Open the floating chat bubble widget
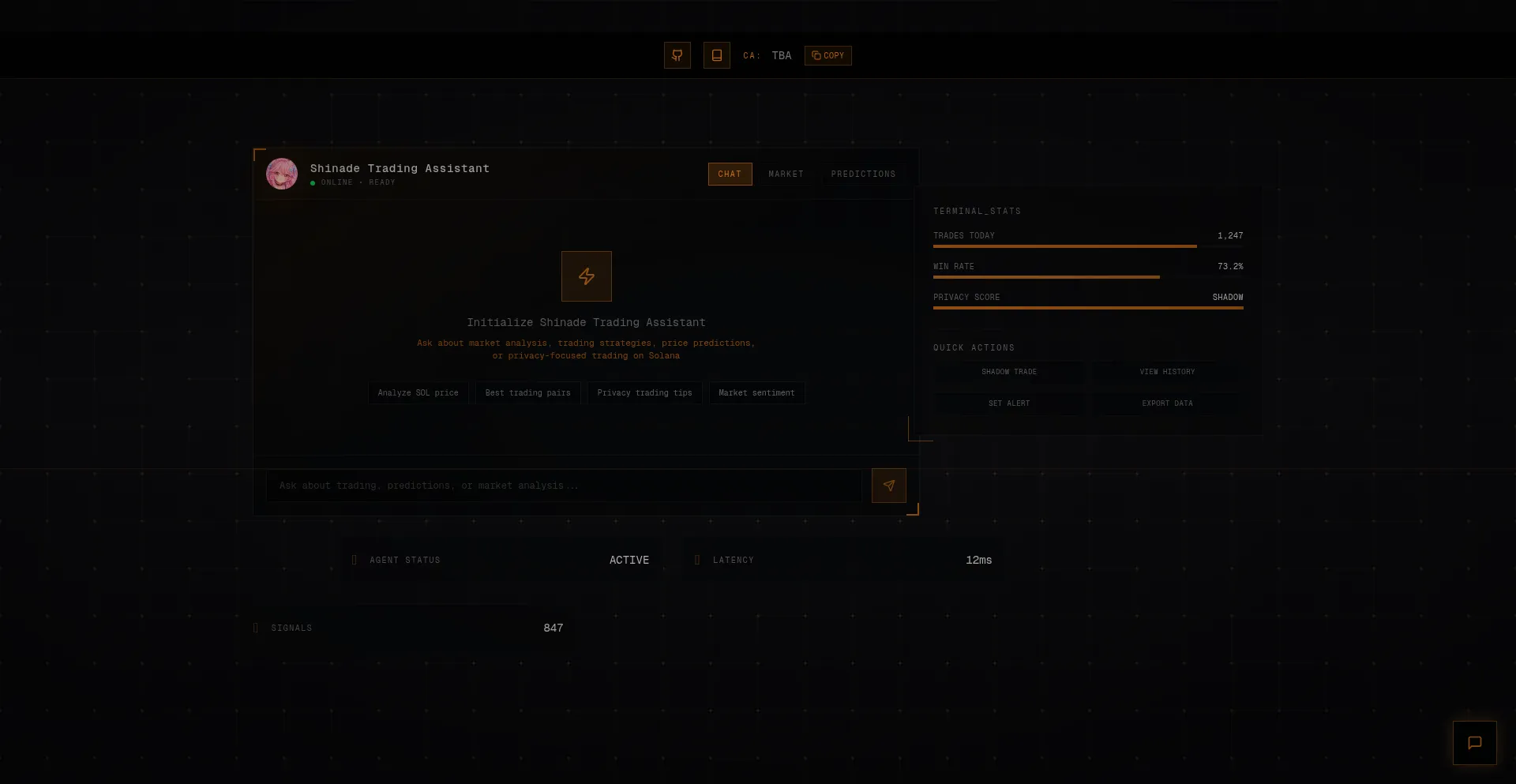1516x784 pixels. [1474, 743]
